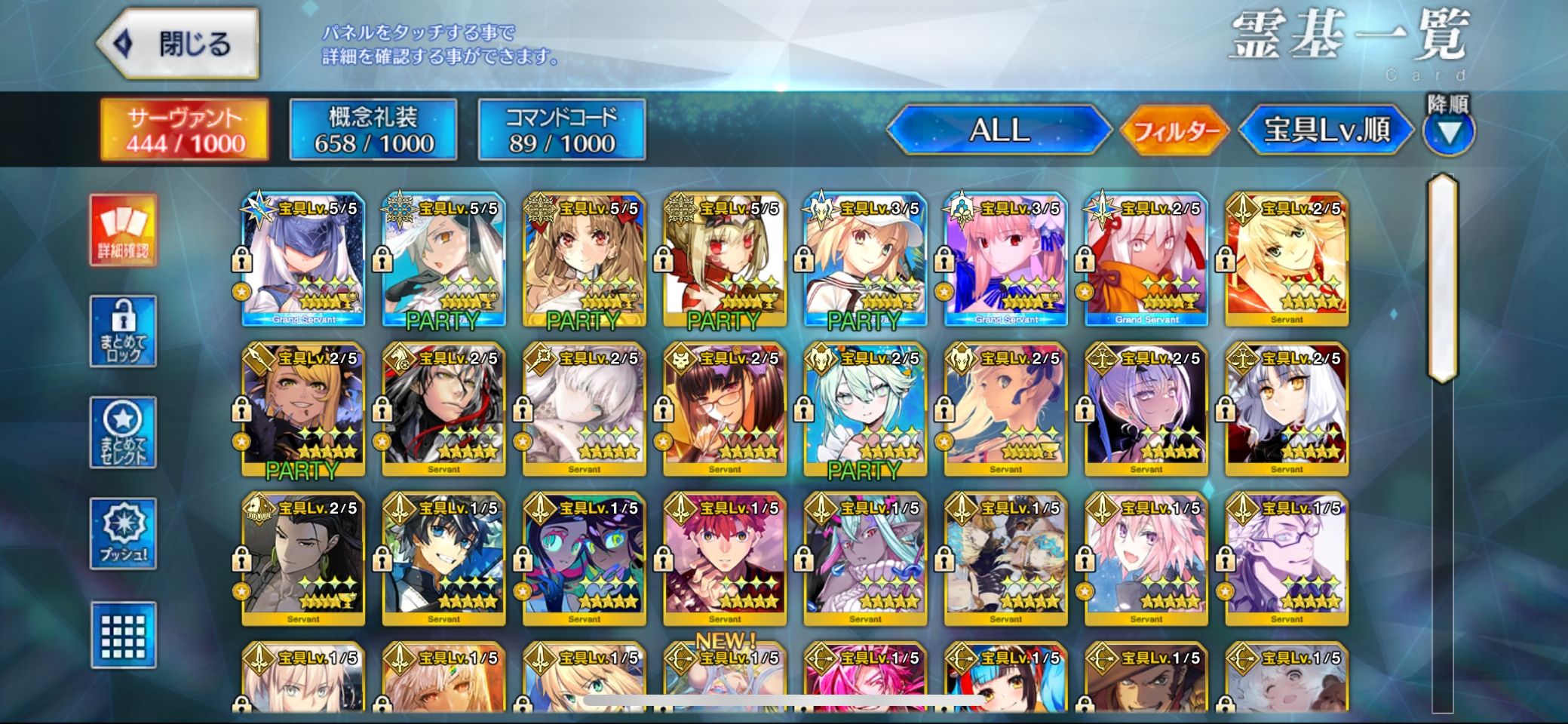This screenshot has width=1568, height=724.
Task: Switch the grid layout view icon
Action: [x=123, y=635]
